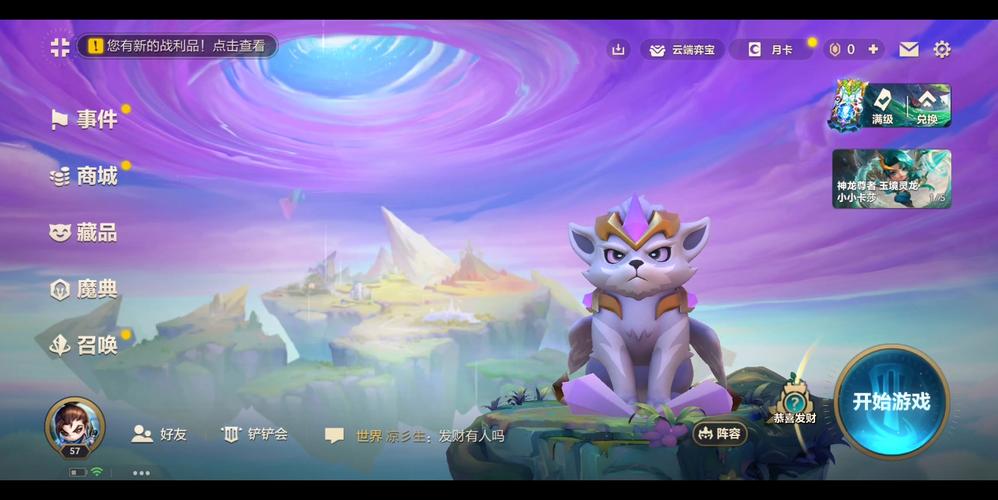The width and height of the screenshot is (998, 500).
Task: Open the 商城 shop menu
Action: point(86,176)
